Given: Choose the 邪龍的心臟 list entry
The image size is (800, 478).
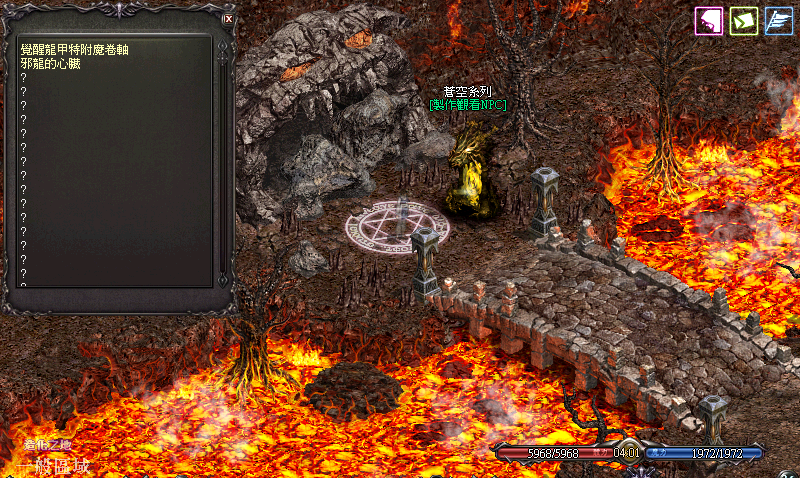Looking at the screenshot, I should click(50, 63).
